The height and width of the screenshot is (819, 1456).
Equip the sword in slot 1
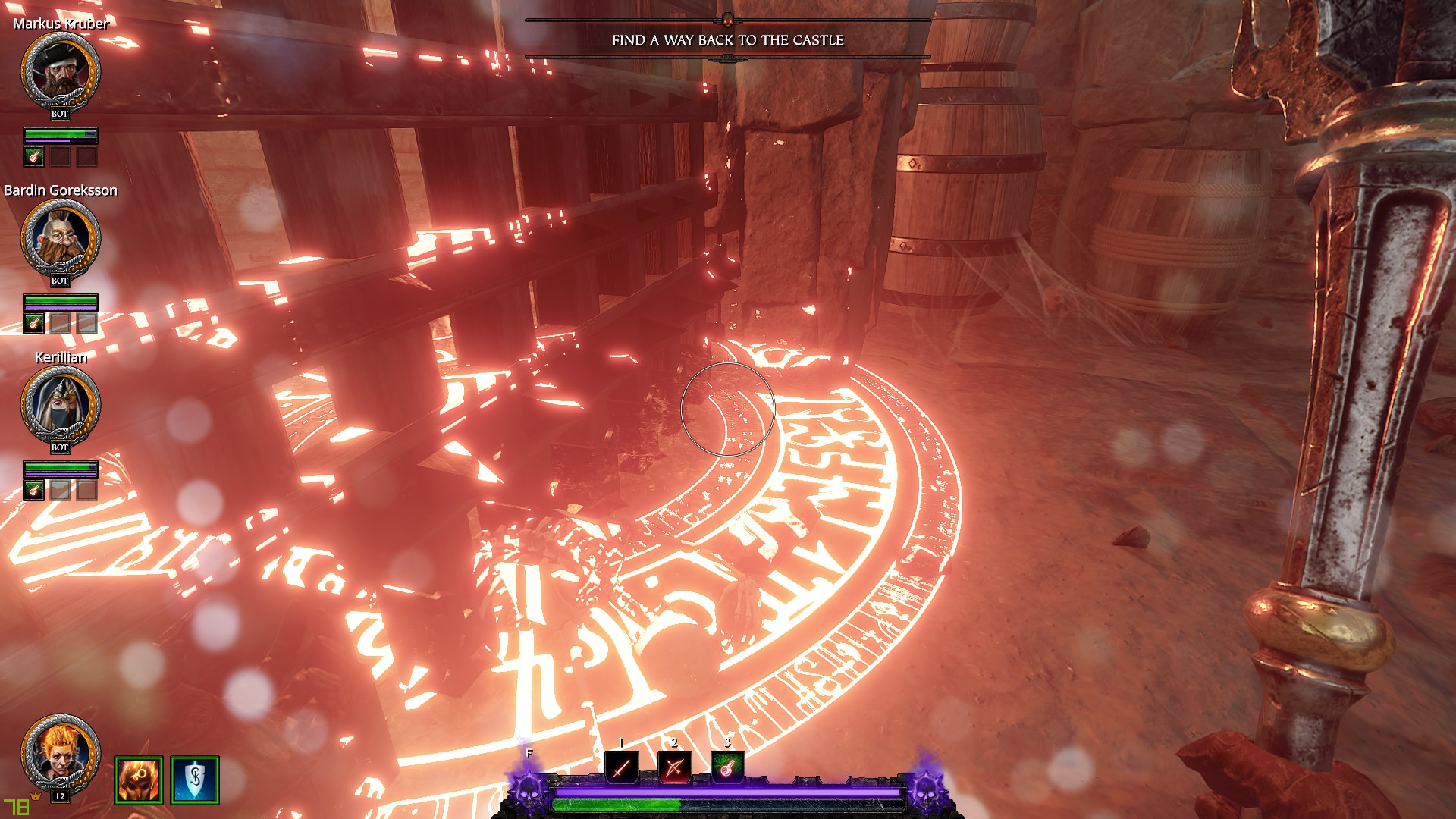tap(622, 768)
